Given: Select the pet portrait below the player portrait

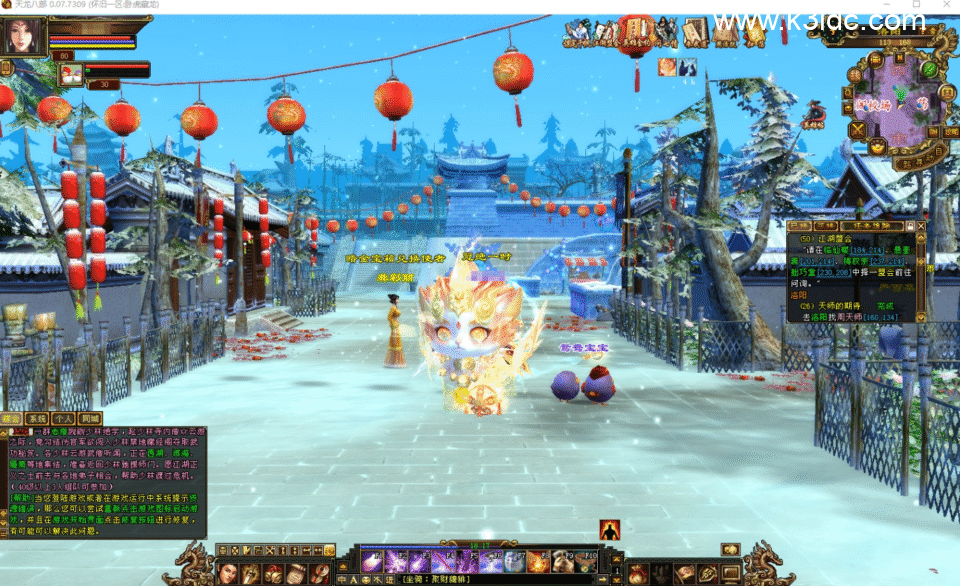Looking at the screenshot, I should [71, 74].
